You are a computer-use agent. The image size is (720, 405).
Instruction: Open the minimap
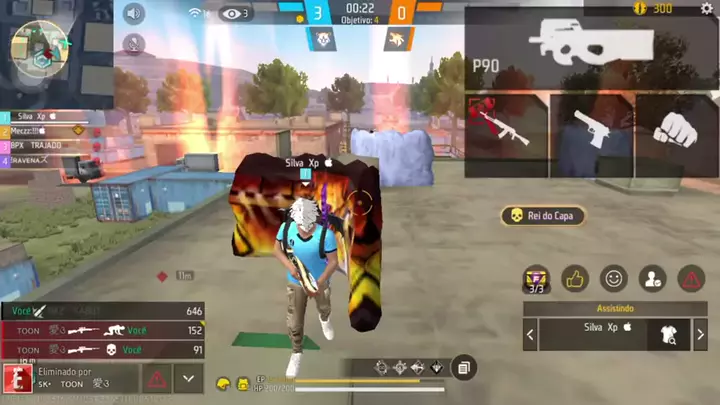[40, 48]
